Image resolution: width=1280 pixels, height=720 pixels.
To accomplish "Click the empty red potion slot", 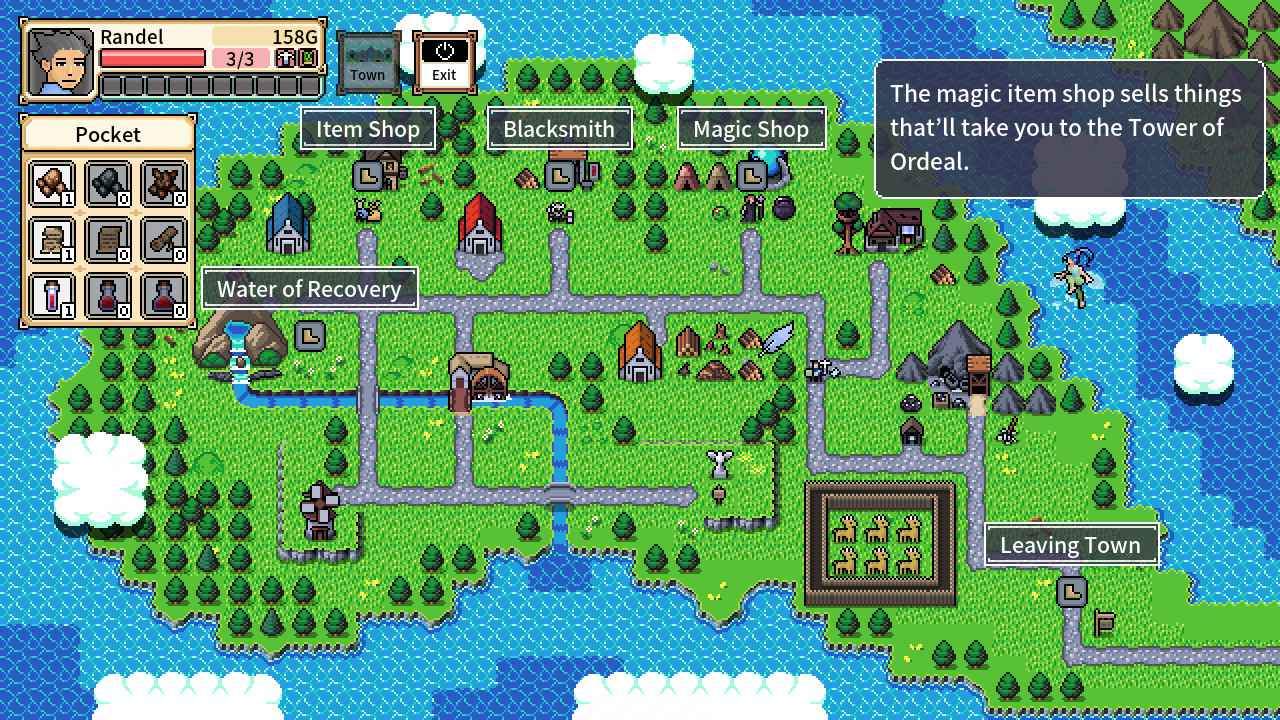I will point(108,295).
